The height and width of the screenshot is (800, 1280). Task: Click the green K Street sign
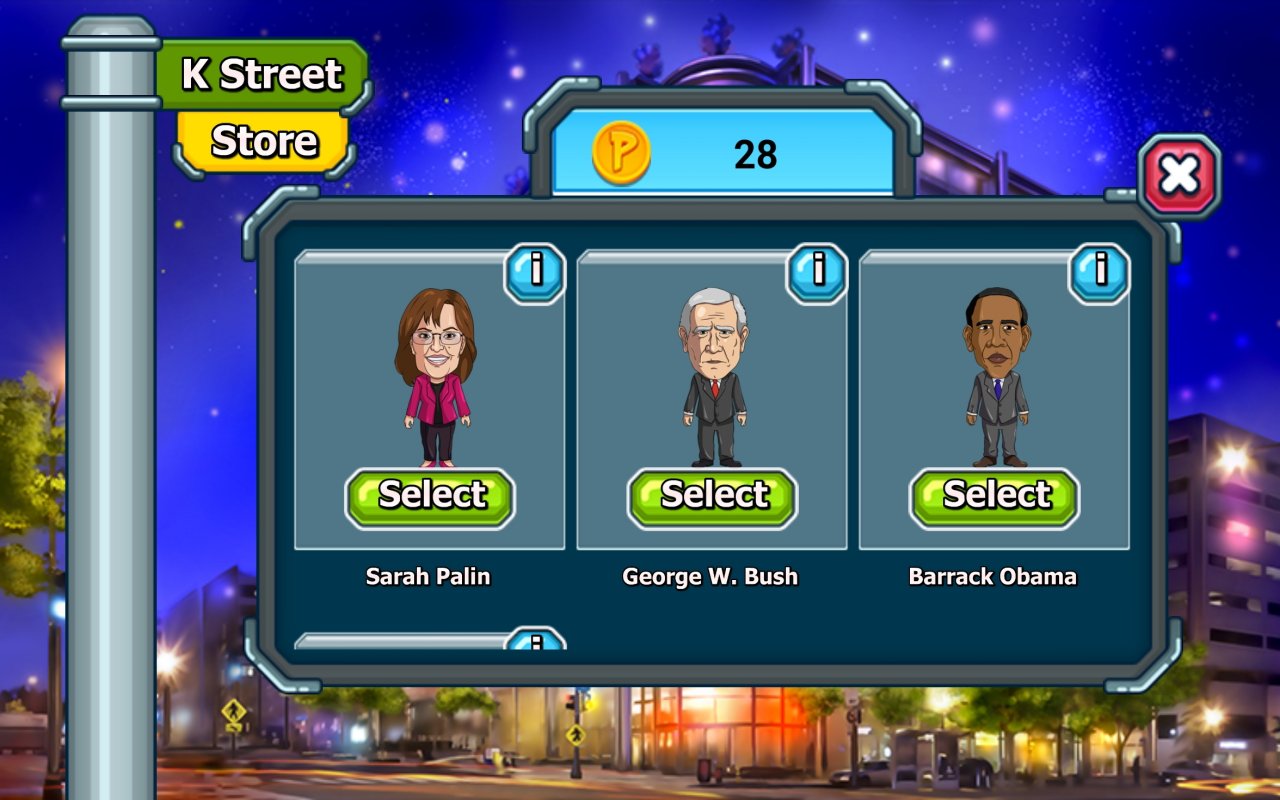coord(262,75)
